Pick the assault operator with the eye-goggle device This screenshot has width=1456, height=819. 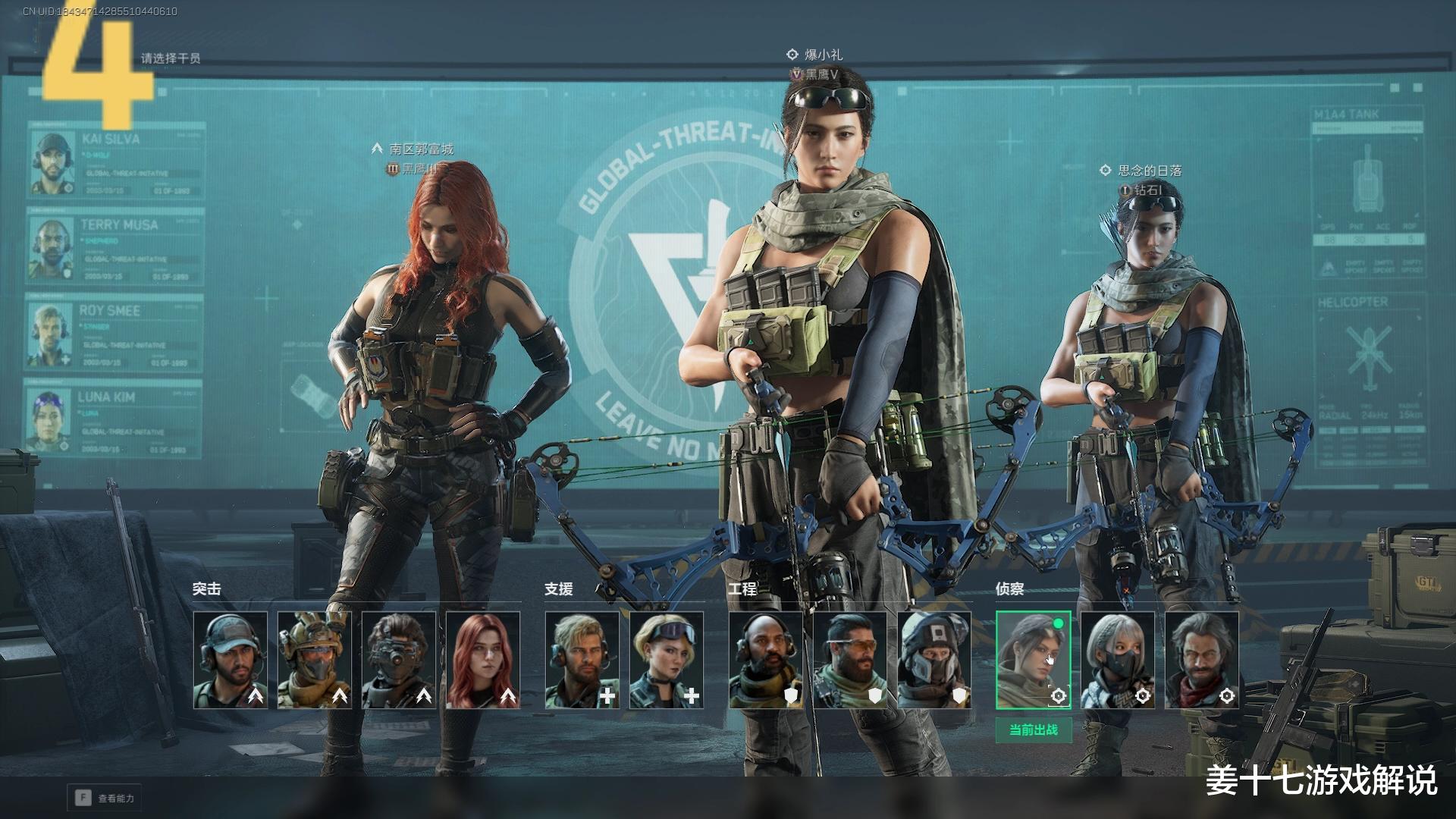click(x=399, y=660)
